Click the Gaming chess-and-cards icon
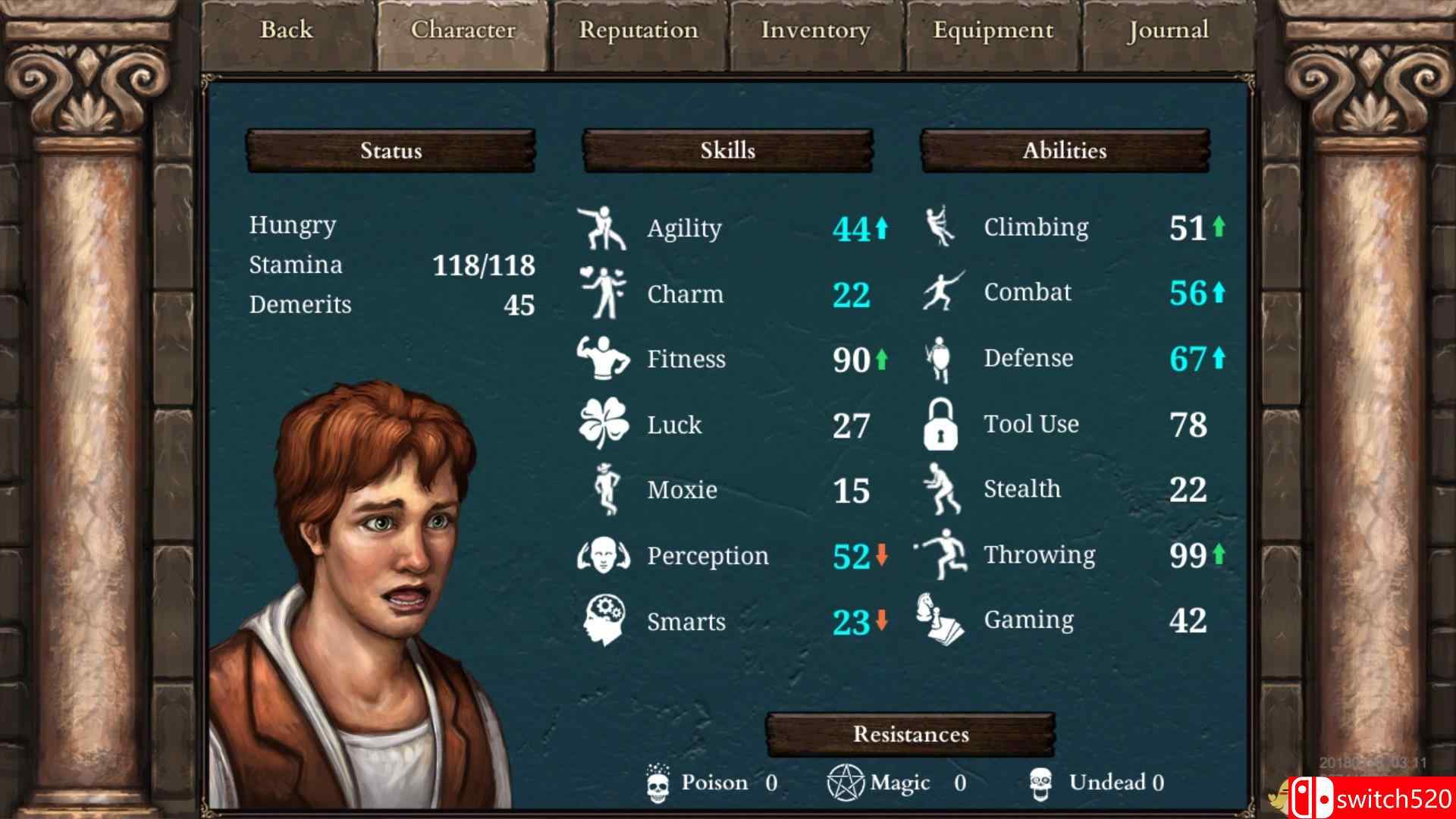 coord(940,620)
